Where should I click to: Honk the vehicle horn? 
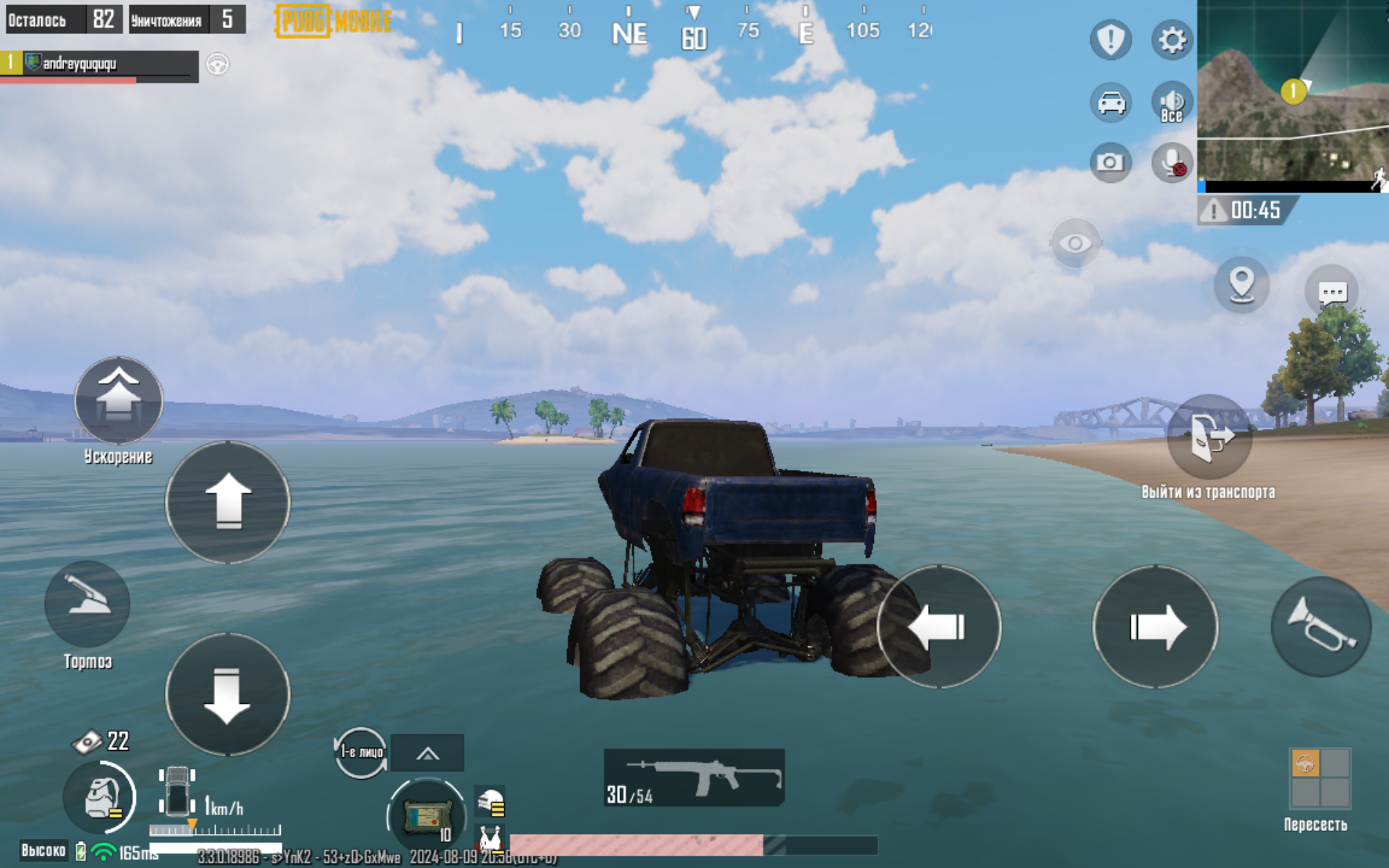tap(1320, 627)
